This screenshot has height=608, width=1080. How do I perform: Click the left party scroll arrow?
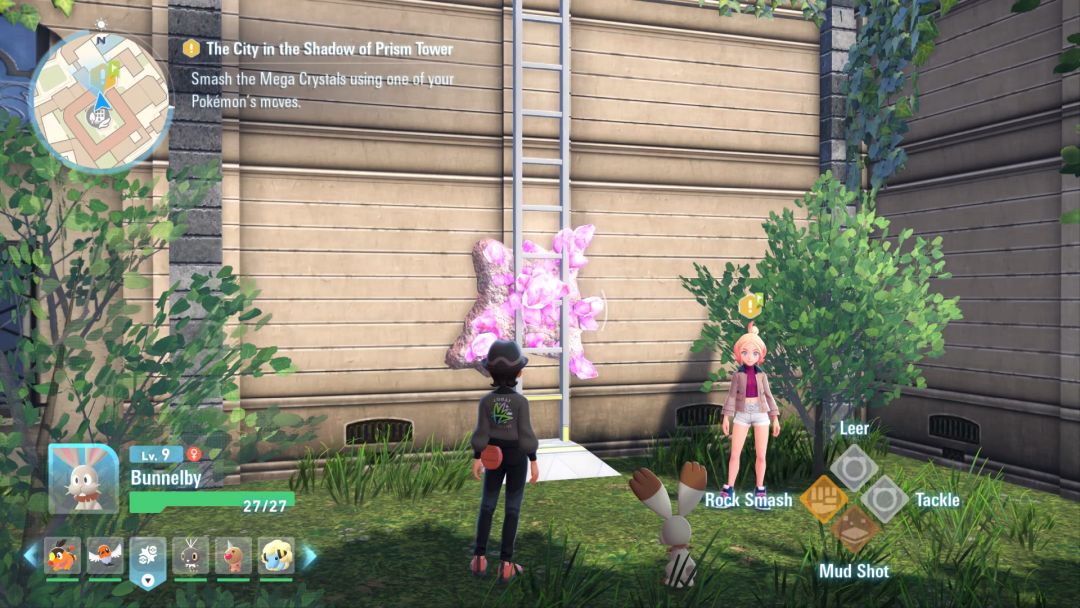click(x=30, y=556)
